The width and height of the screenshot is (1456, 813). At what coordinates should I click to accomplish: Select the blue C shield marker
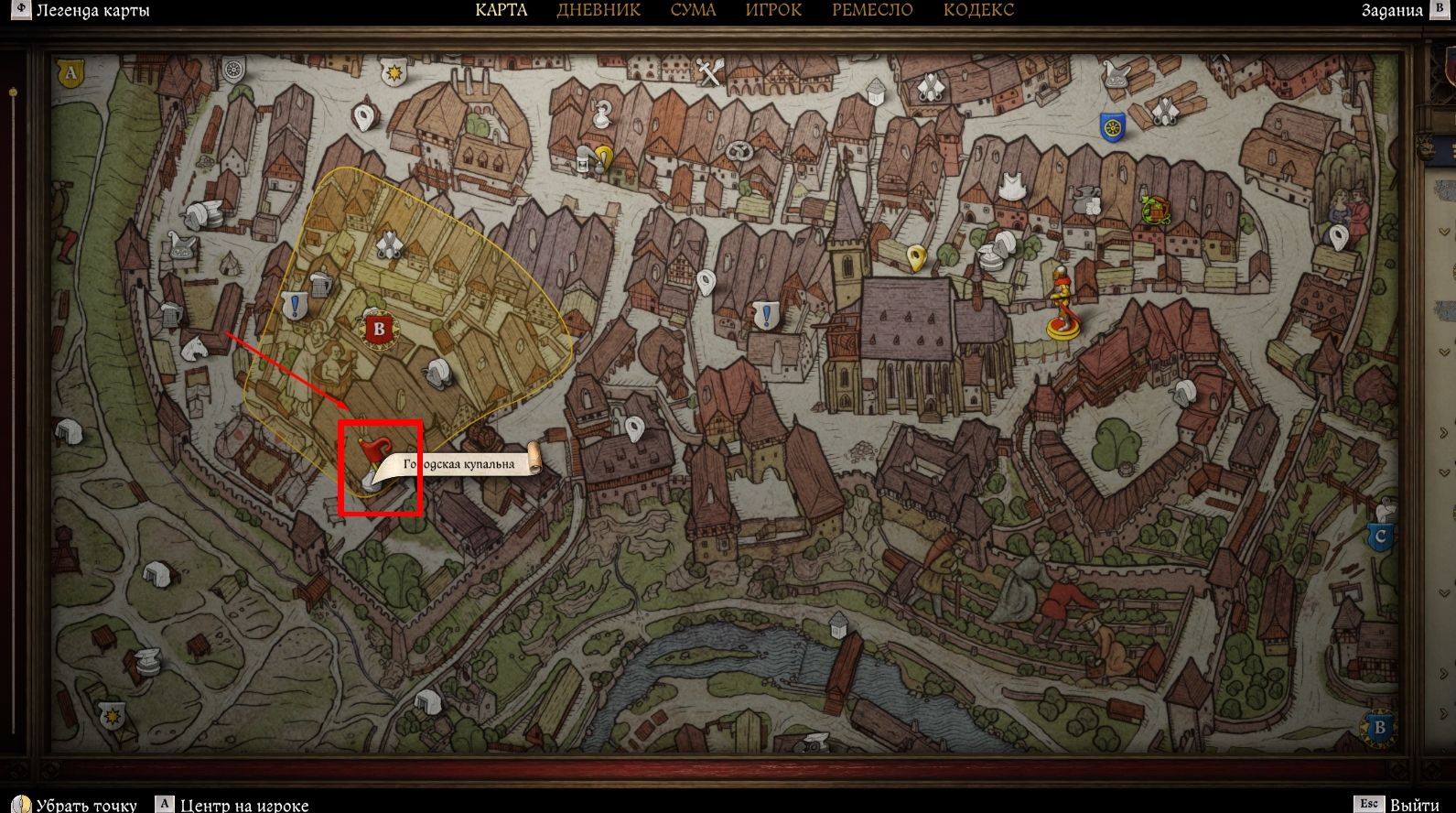tap(1380, 537)
